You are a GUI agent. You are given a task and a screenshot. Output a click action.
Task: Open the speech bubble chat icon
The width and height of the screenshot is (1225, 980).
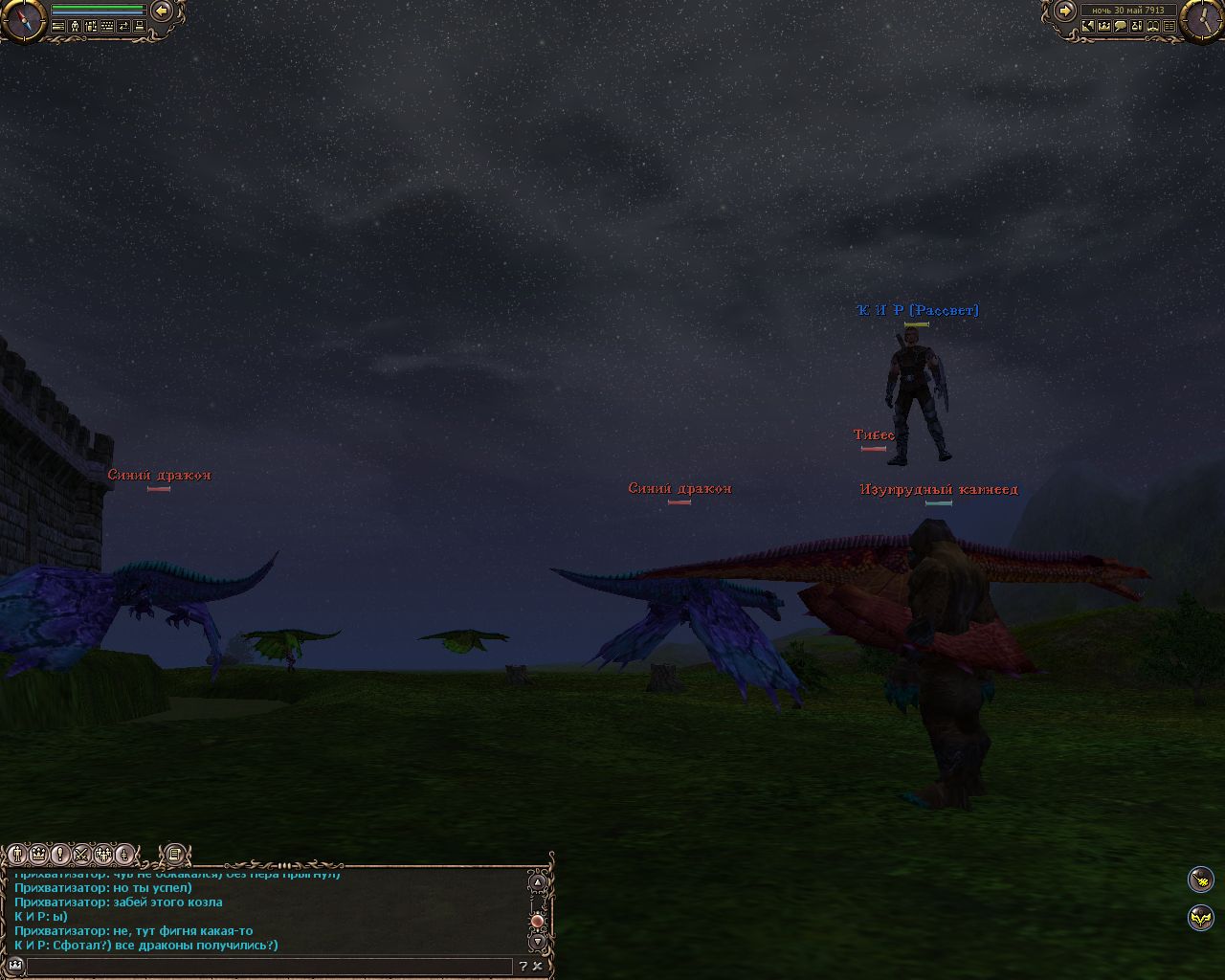coord(1121,27)
